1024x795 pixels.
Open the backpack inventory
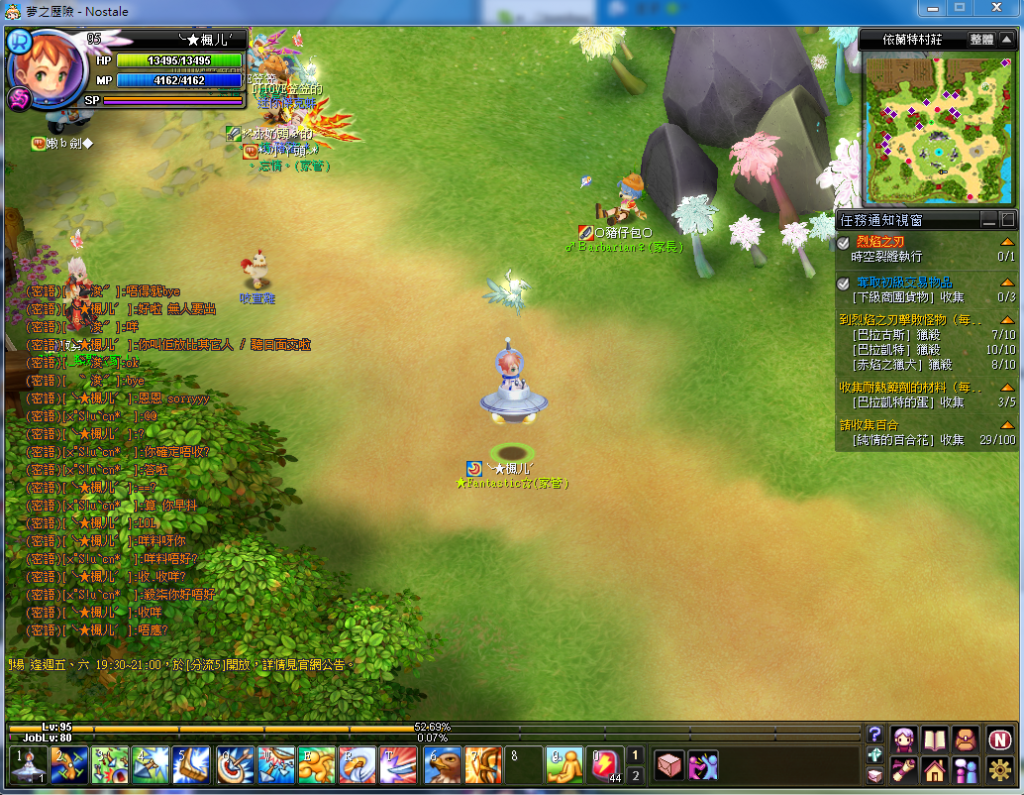tap(965, 740)
